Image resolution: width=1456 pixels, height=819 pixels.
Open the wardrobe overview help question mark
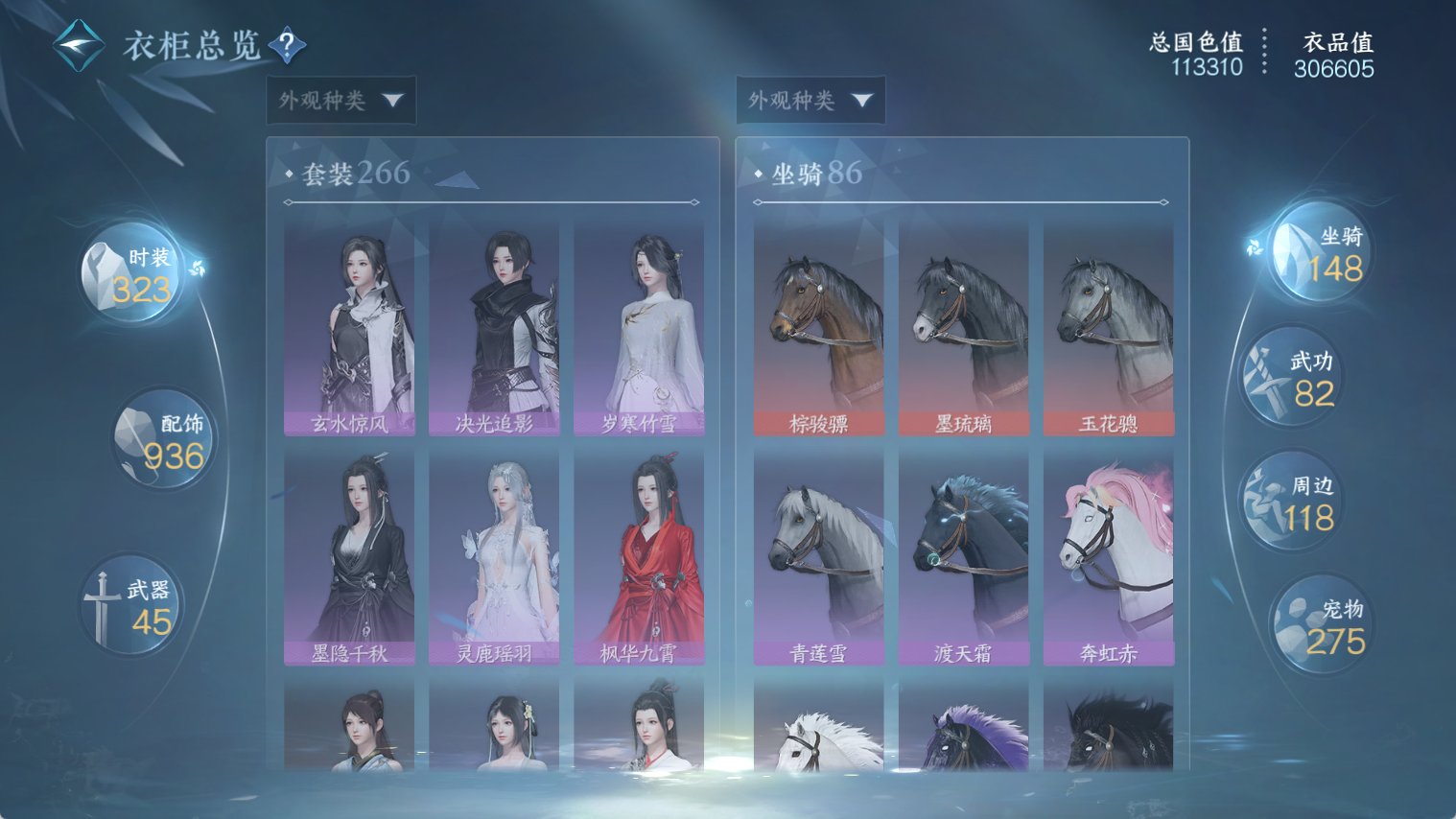(x=287, y=45)
